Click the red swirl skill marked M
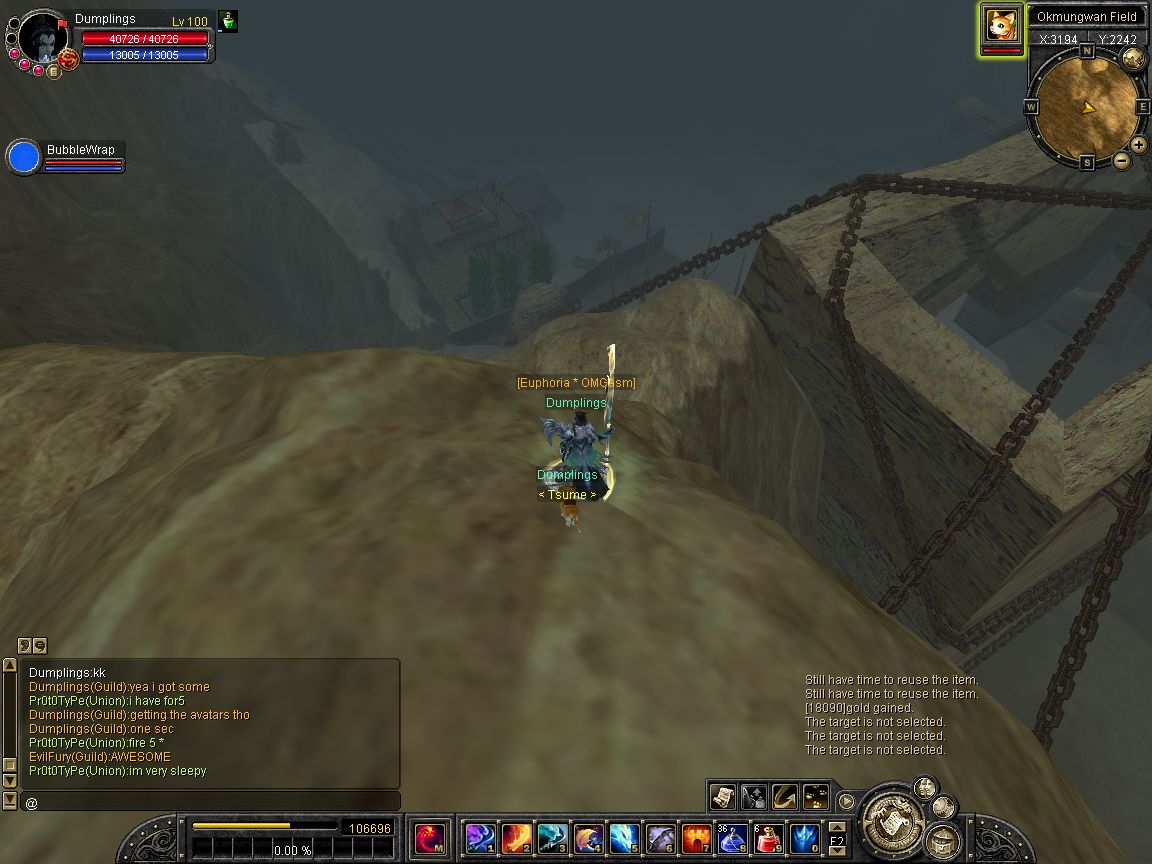Image resolution: width=1152 pixels, height=864 pixels. (x=430, y=837)
